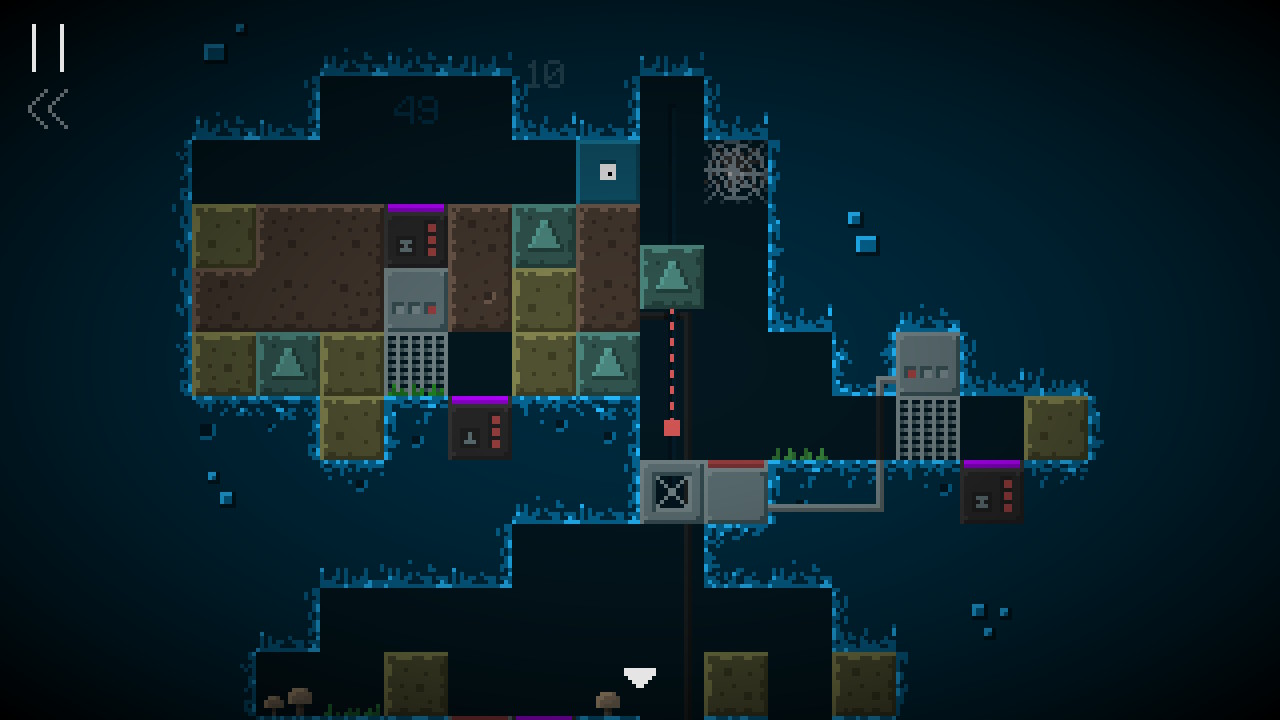1280x720 pixels.
Task: Toggle the red pressure switch beside the crate
Action: (x=735, y=465)
